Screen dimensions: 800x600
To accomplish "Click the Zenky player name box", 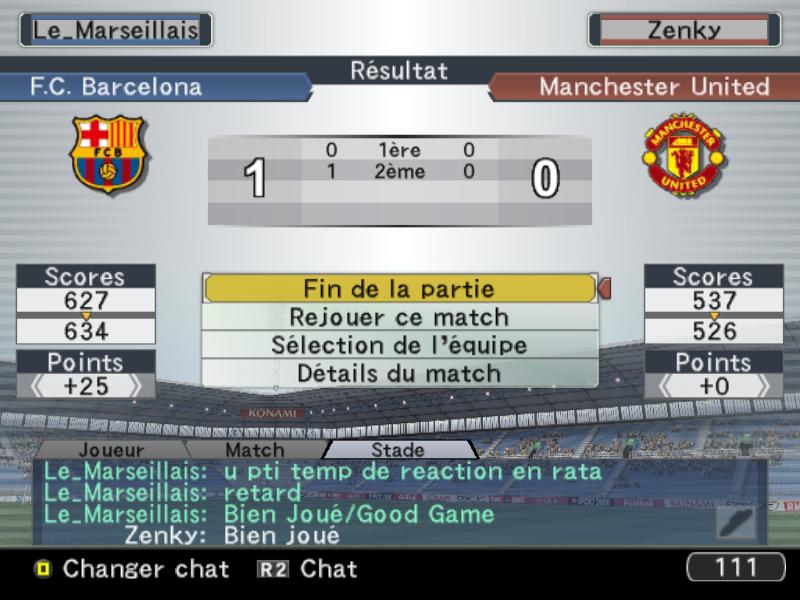I will click(x=684, y=30).
